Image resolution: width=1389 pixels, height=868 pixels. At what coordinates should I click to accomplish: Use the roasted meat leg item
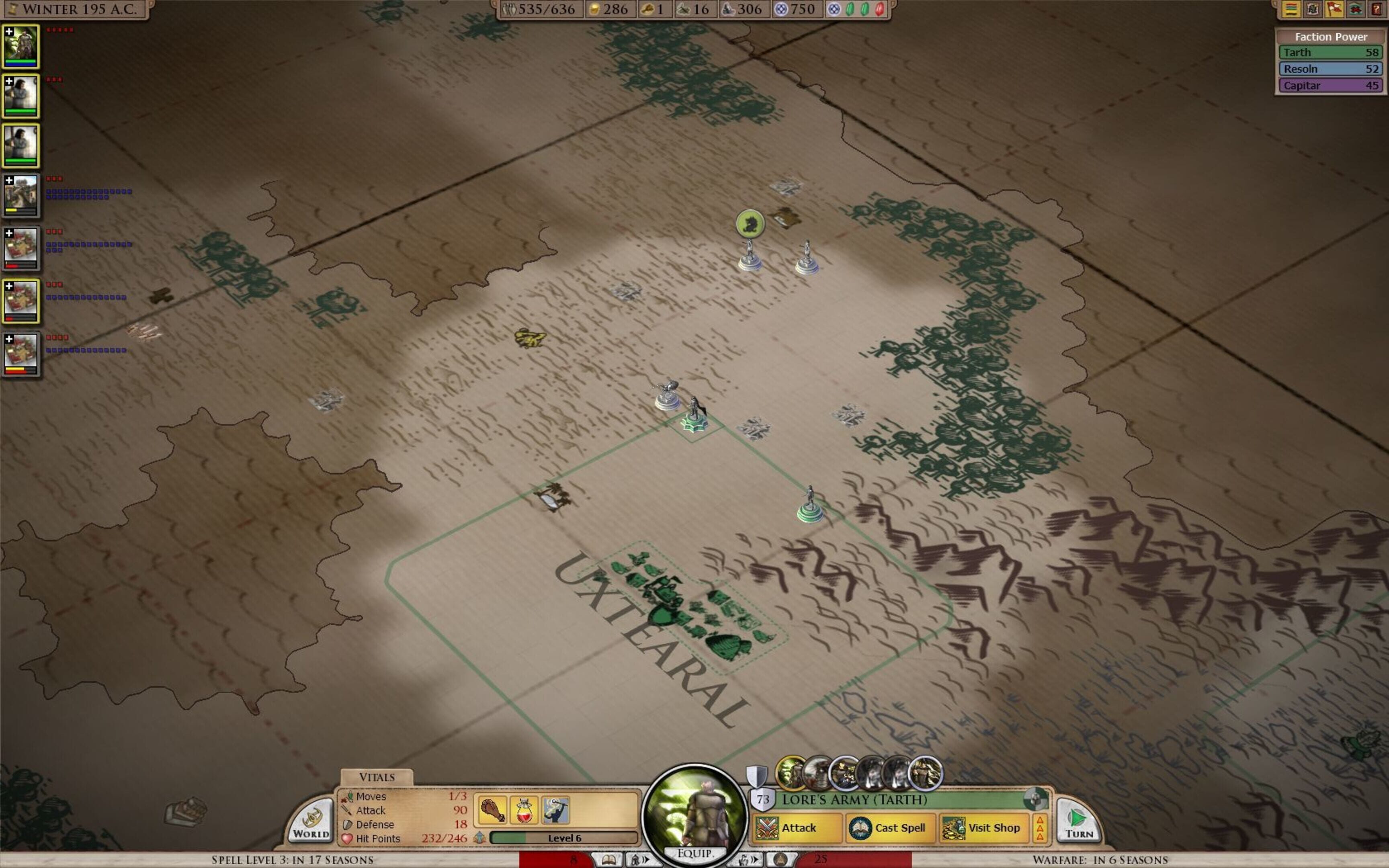[492, 810]
